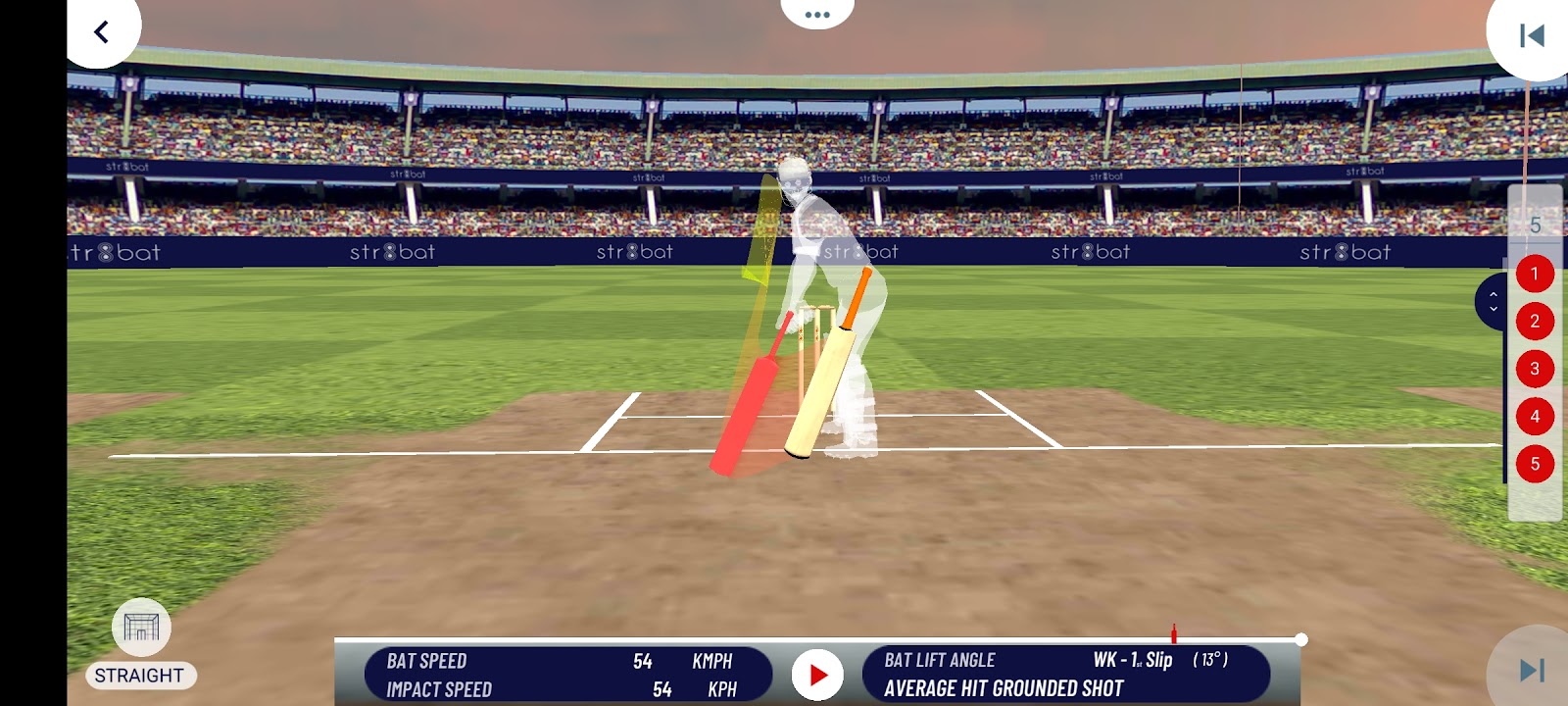The image size is (1568, 706).
Task: Choose swing number 4
Action: pos(1535,416)
